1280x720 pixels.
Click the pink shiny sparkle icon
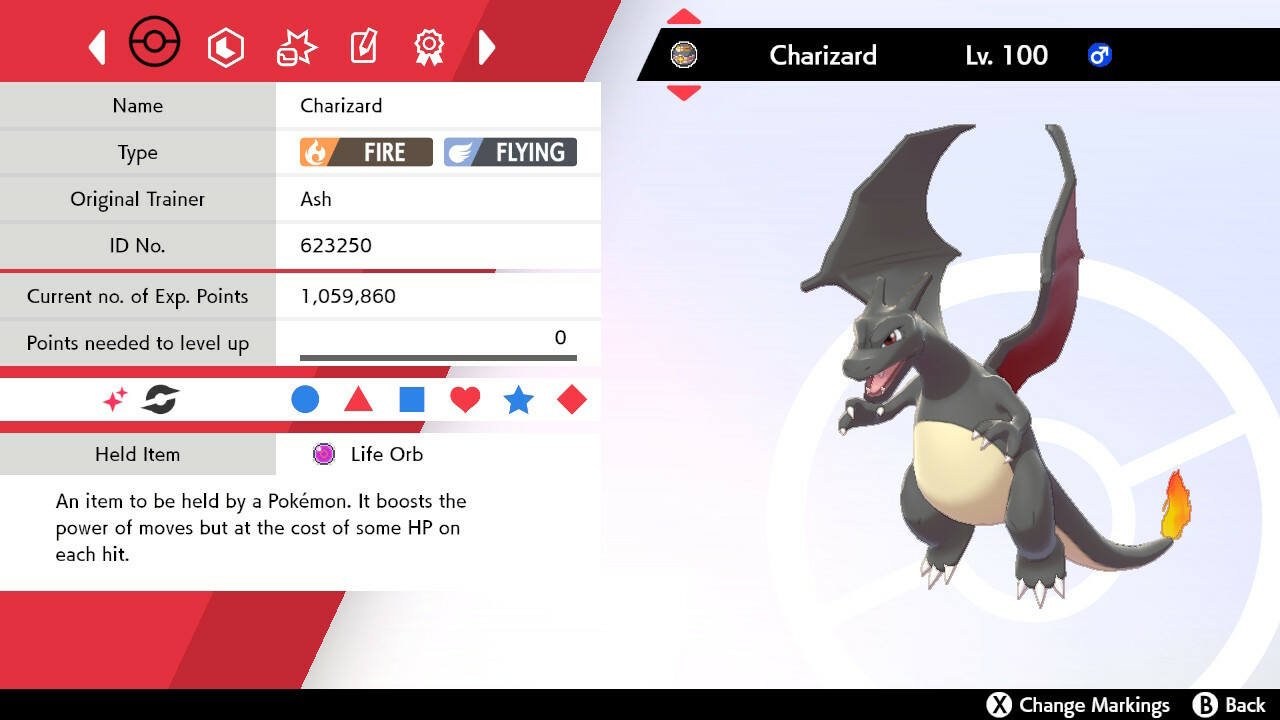point(113,399)
